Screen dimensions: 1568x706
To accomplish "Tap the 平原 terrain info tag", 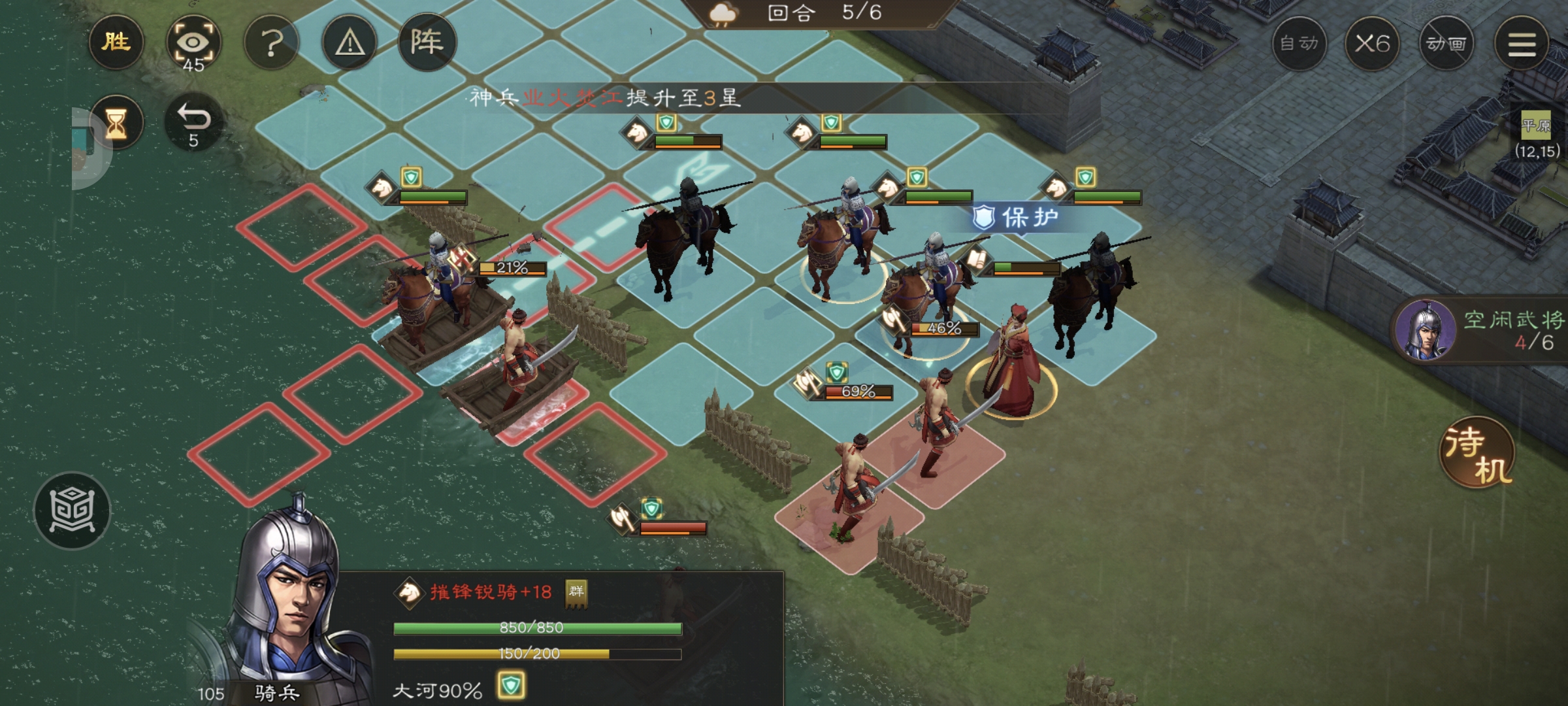I will click(1535, 126).
